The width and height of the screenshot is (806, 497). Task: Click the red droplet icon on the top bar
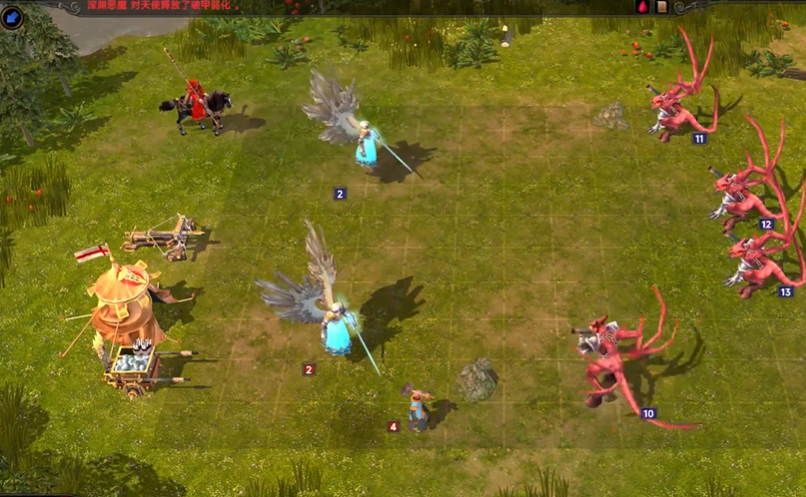tap(643, 6)
